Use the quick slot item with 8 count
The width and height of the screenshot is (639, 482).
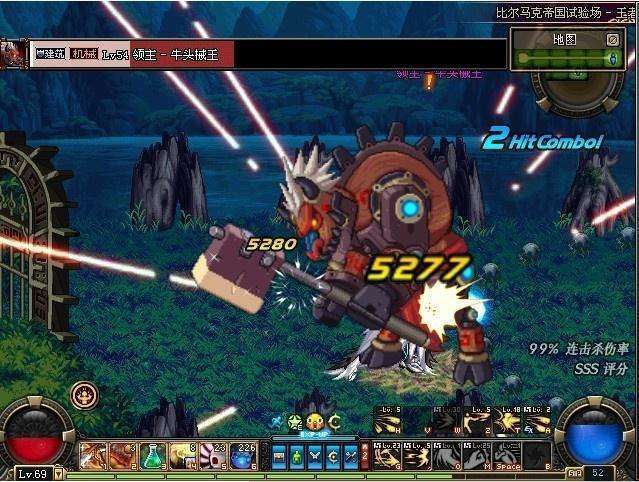pyautogui.click(x=183, y=456)
